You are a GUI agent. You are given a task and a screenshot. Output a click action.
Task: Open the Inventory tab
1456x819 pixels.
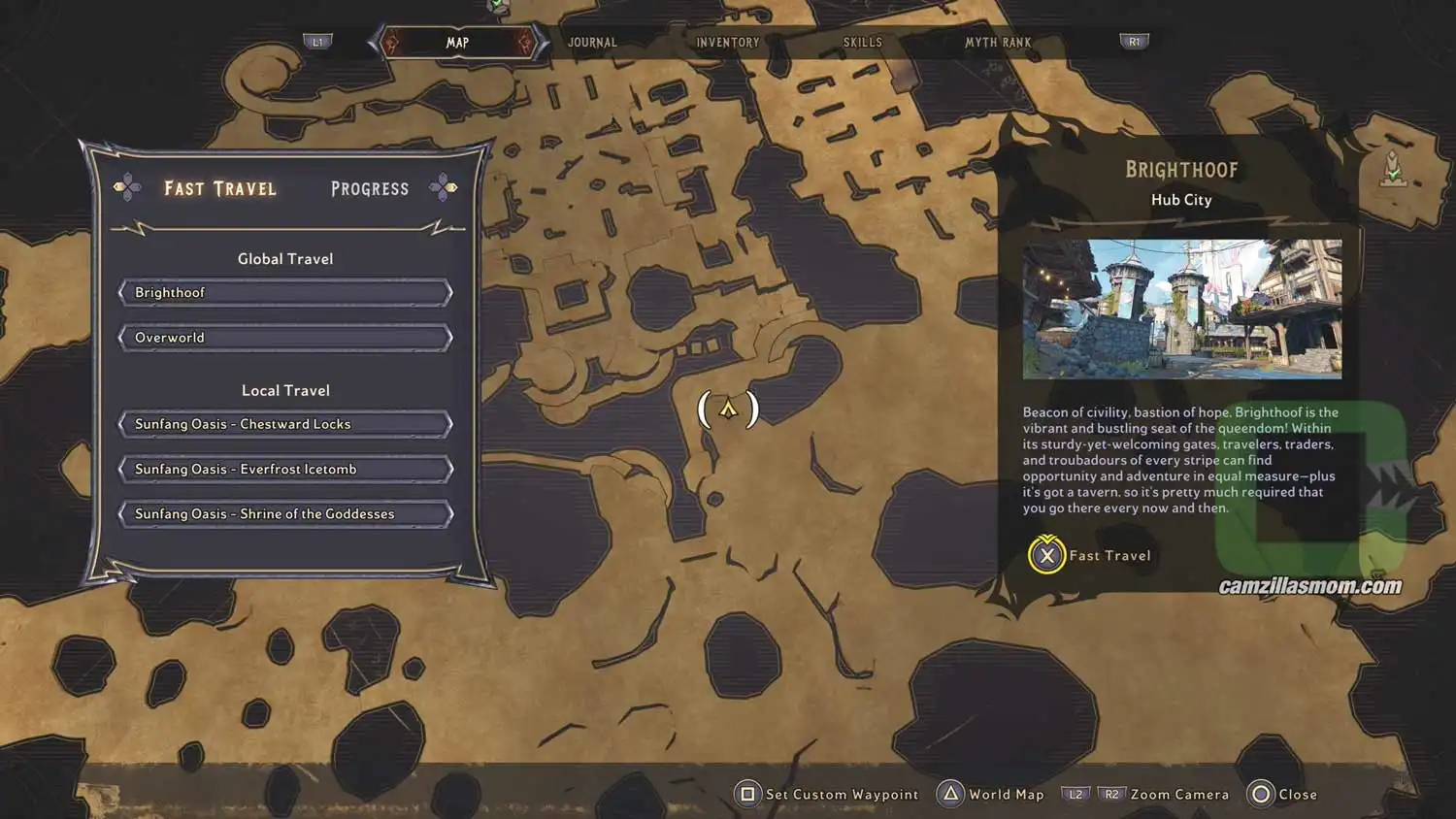727,42
